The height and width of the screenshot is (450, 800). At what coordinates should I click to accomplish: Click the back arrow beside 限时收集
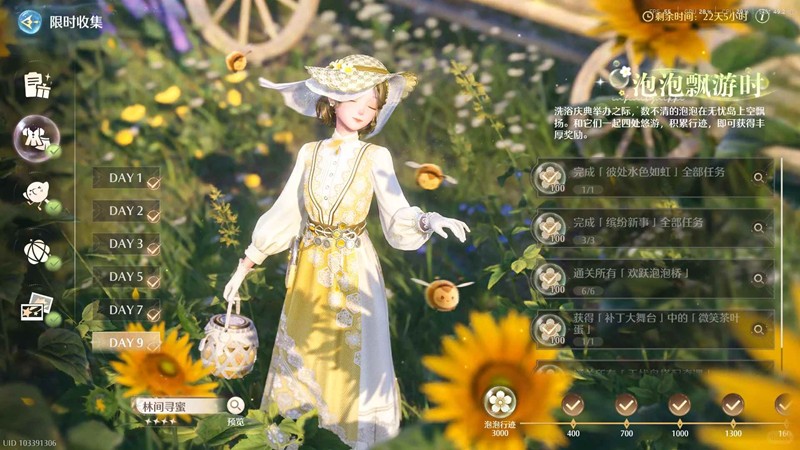tap(30, 21)
